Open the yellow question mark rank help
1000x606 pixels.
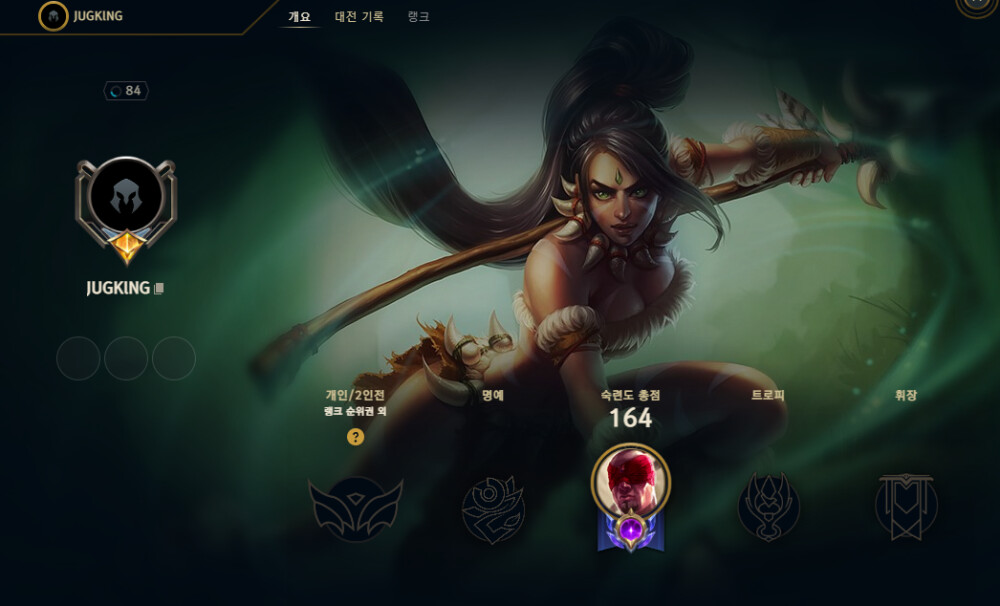355,437
